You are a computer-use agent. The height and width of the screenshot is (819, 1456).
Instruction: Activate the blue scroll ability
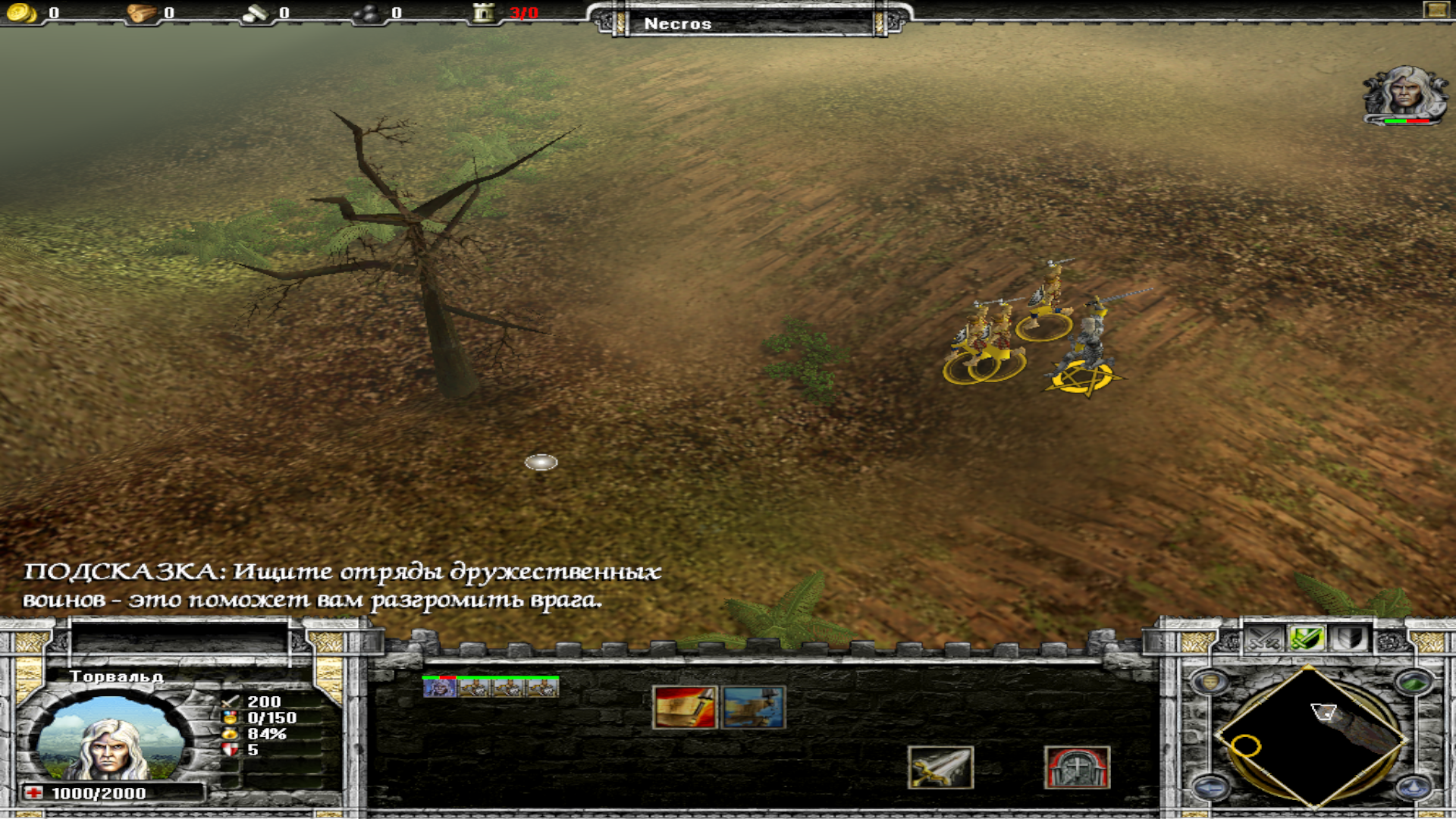pyautogui.click(x=753, y=708)
